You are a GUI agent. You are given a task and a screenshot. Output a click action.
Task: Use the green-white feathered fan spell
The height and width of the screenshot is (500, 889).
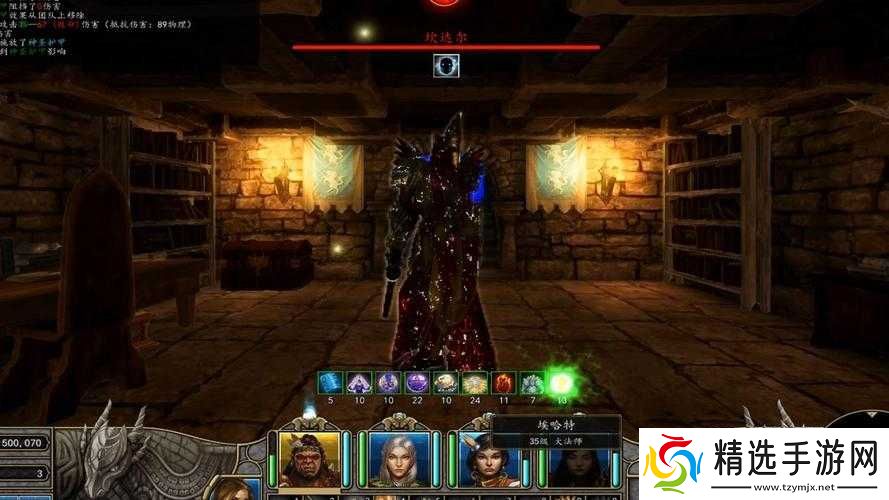coord(533,382)
